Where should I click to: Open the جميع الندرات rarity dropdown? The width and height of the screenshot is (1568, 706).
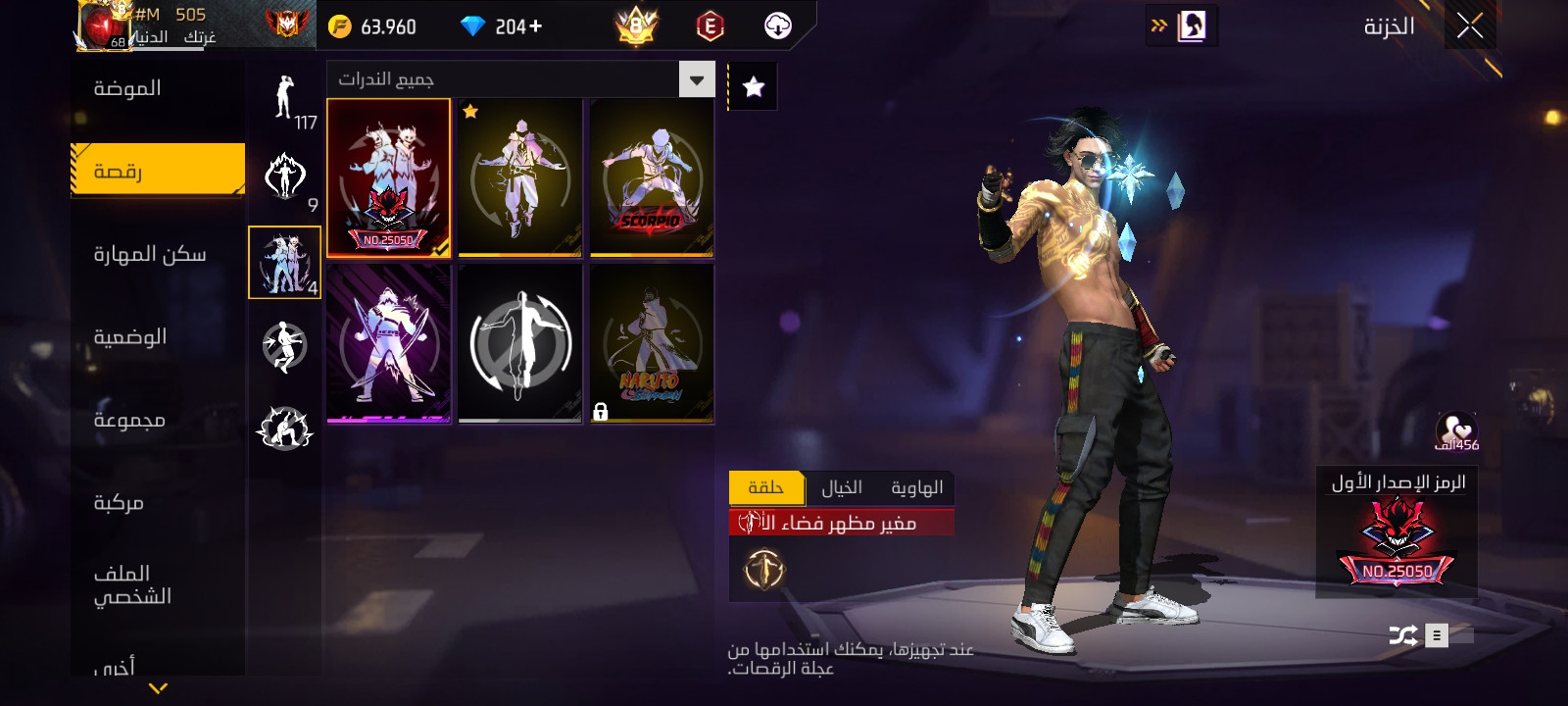[x=519, y=78]
